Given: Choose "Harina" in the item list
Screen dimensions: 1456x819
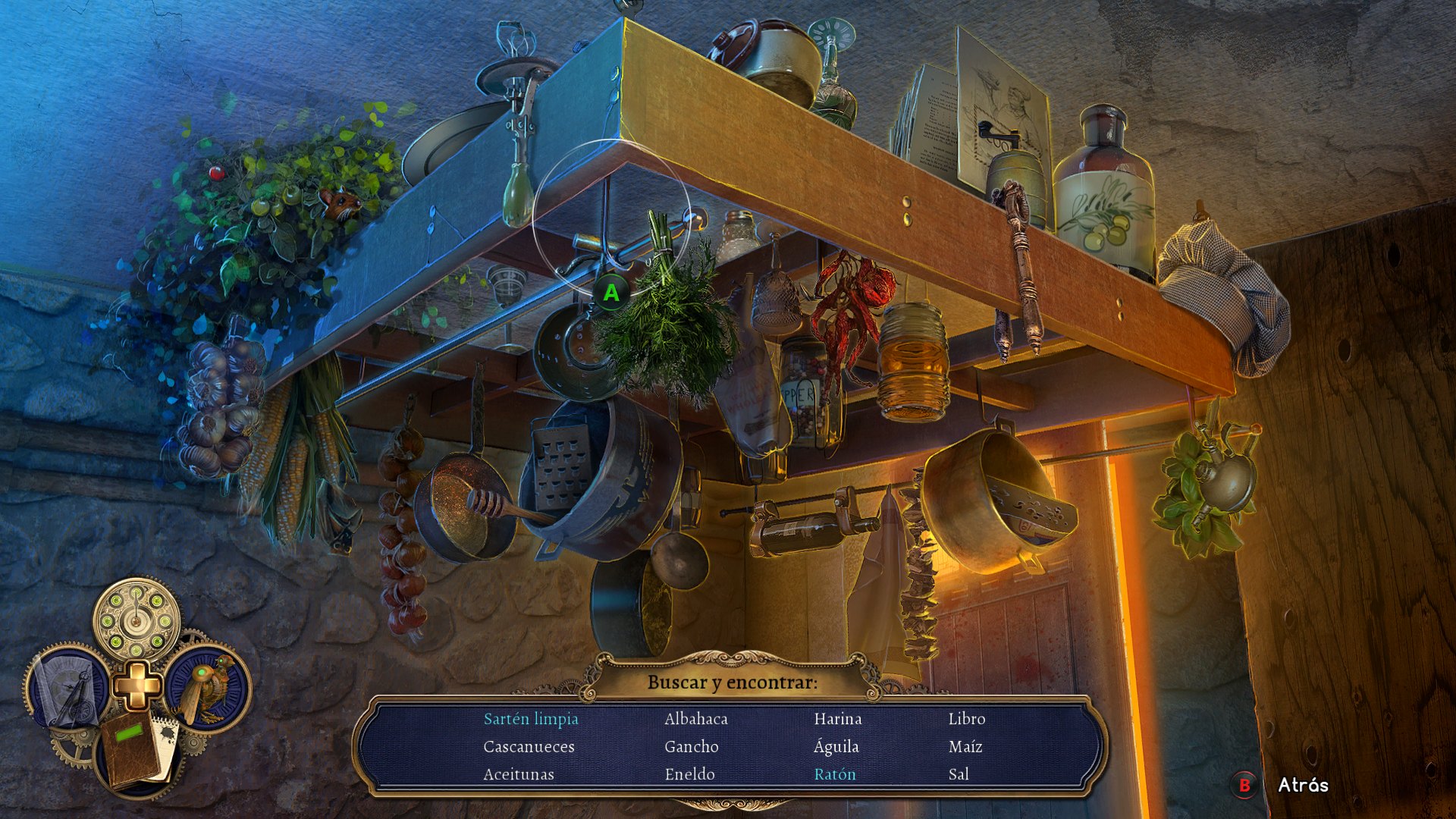Looking at the screenshot, I should (837, 719).
